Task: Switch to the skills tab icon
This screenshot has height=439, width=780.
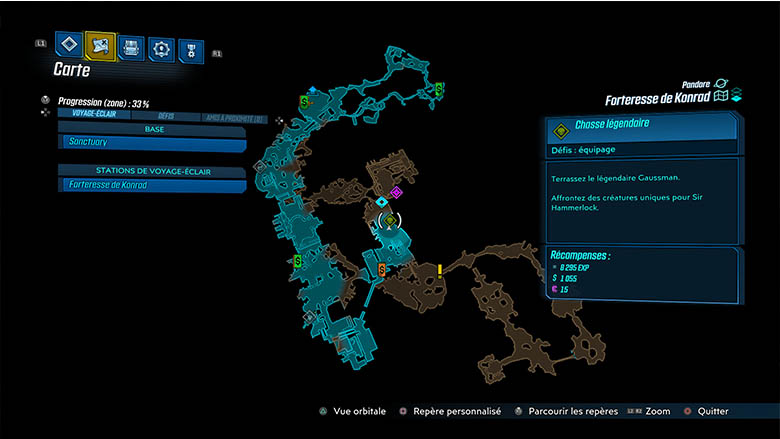Action: click(x=161, y=48)
